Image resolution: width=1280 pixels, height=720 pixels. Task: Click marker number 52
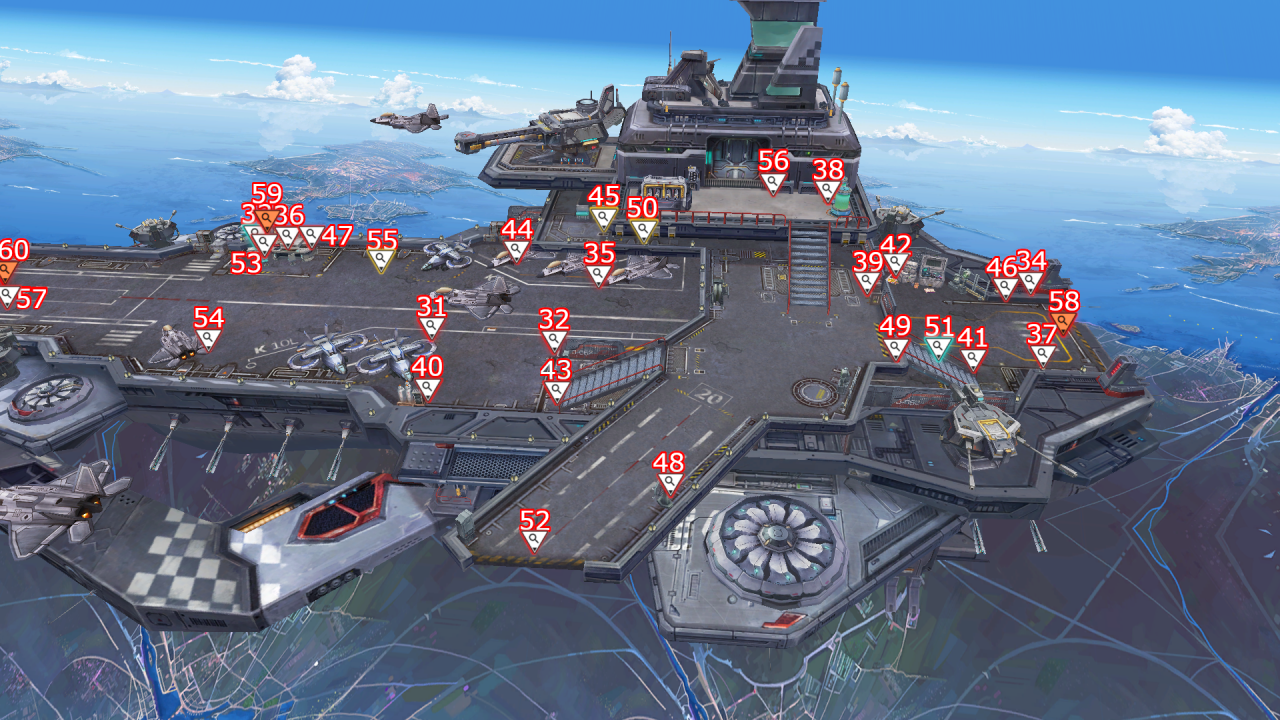point(535,541)
